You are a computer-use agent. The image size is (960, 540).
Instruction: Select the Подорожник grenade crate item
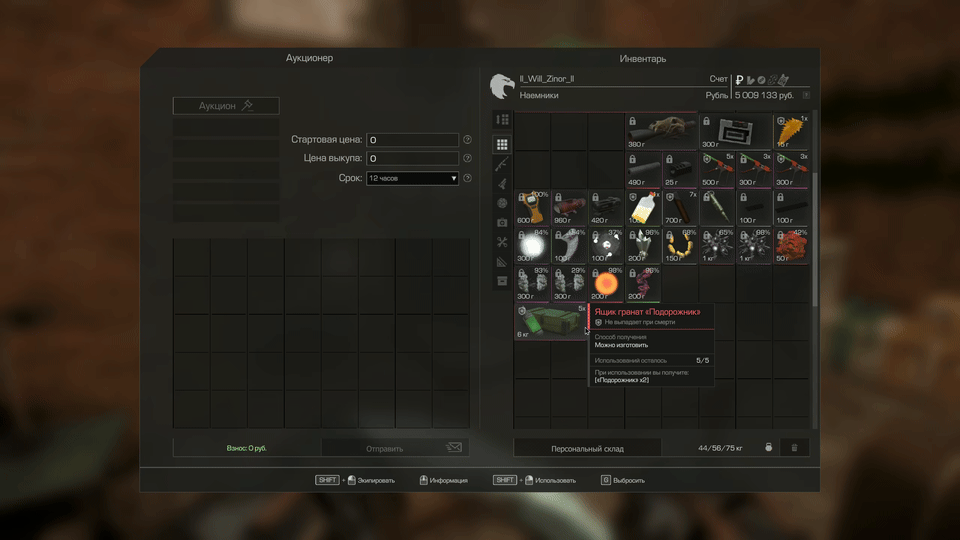point(550,322)
